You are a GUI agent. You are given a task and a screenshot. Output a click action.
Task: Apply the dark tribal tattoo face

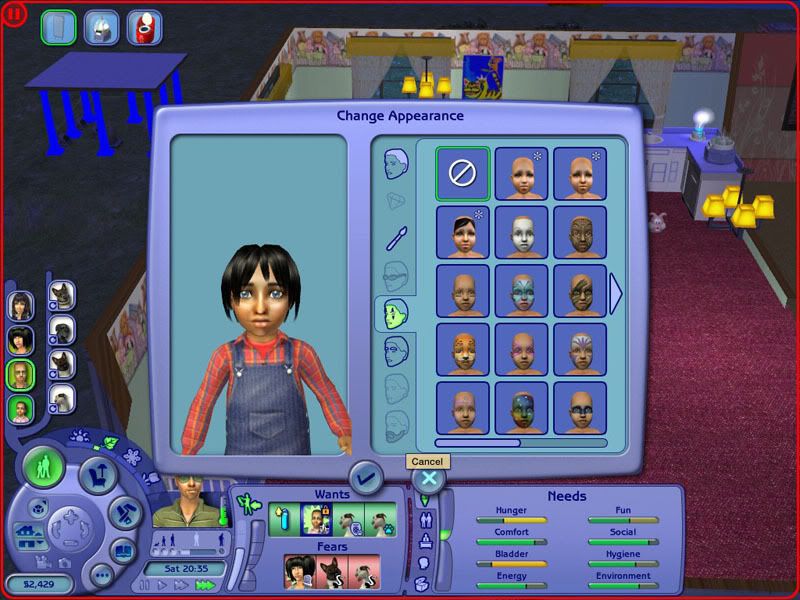click(x=580, y=231)
